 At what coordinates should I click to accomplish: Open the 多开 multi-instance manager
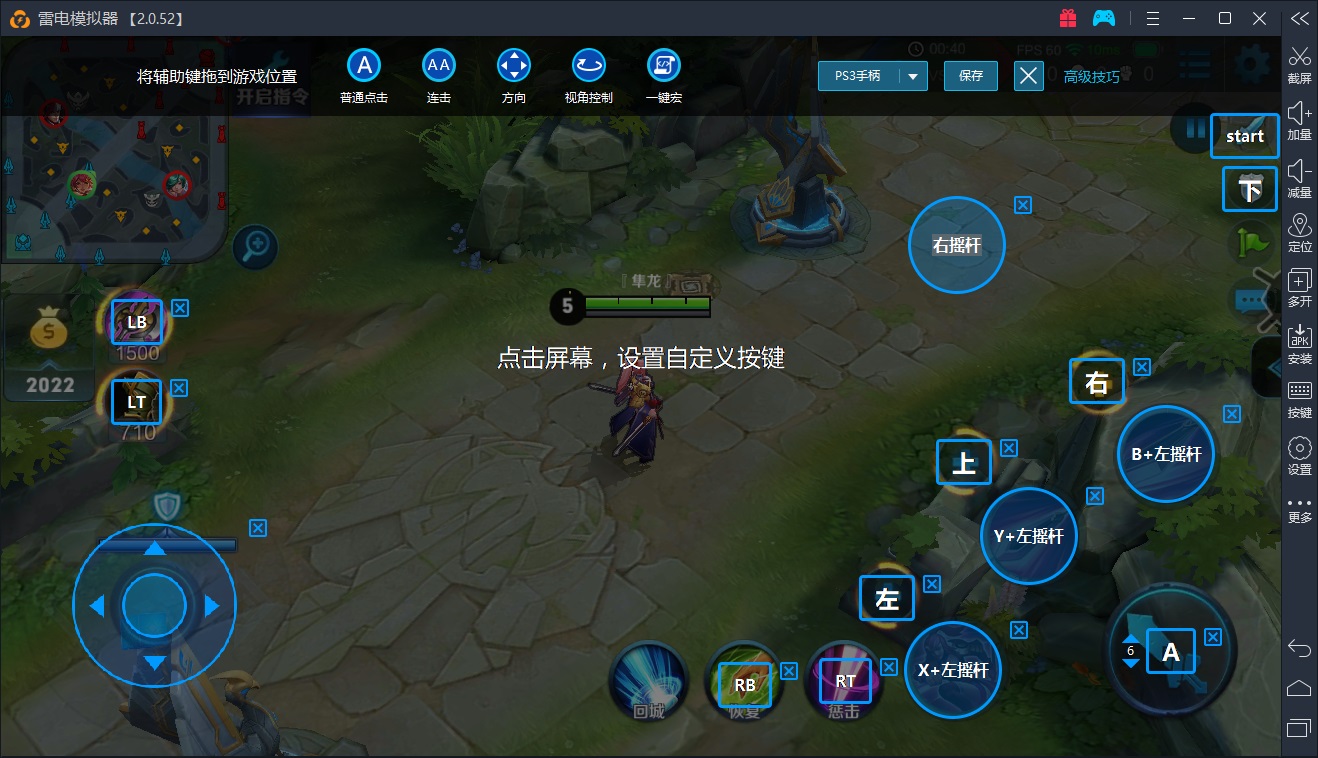tap(1299, 288)
